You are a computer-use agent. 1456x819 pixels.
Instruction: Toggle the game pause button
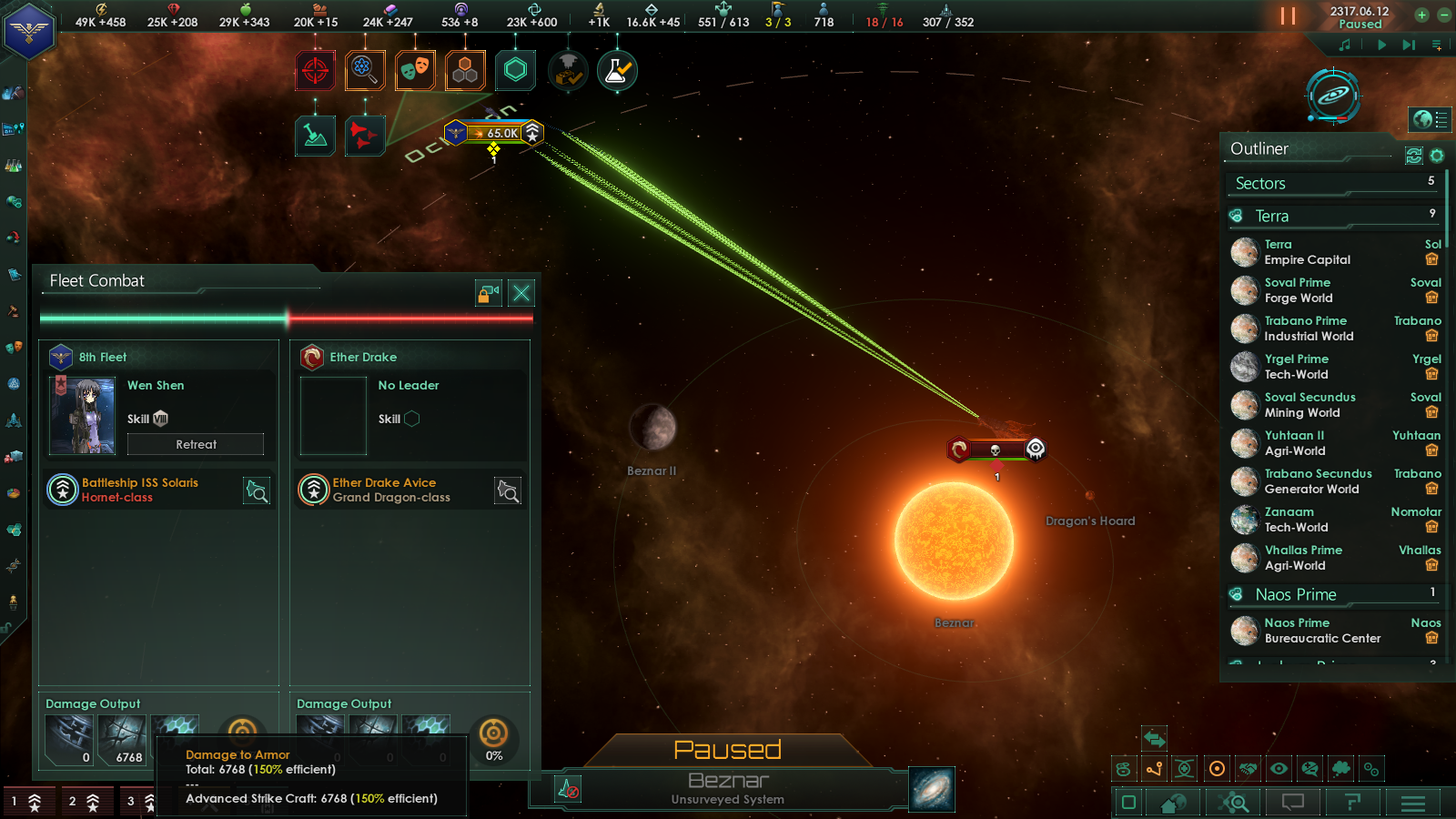1288,15
